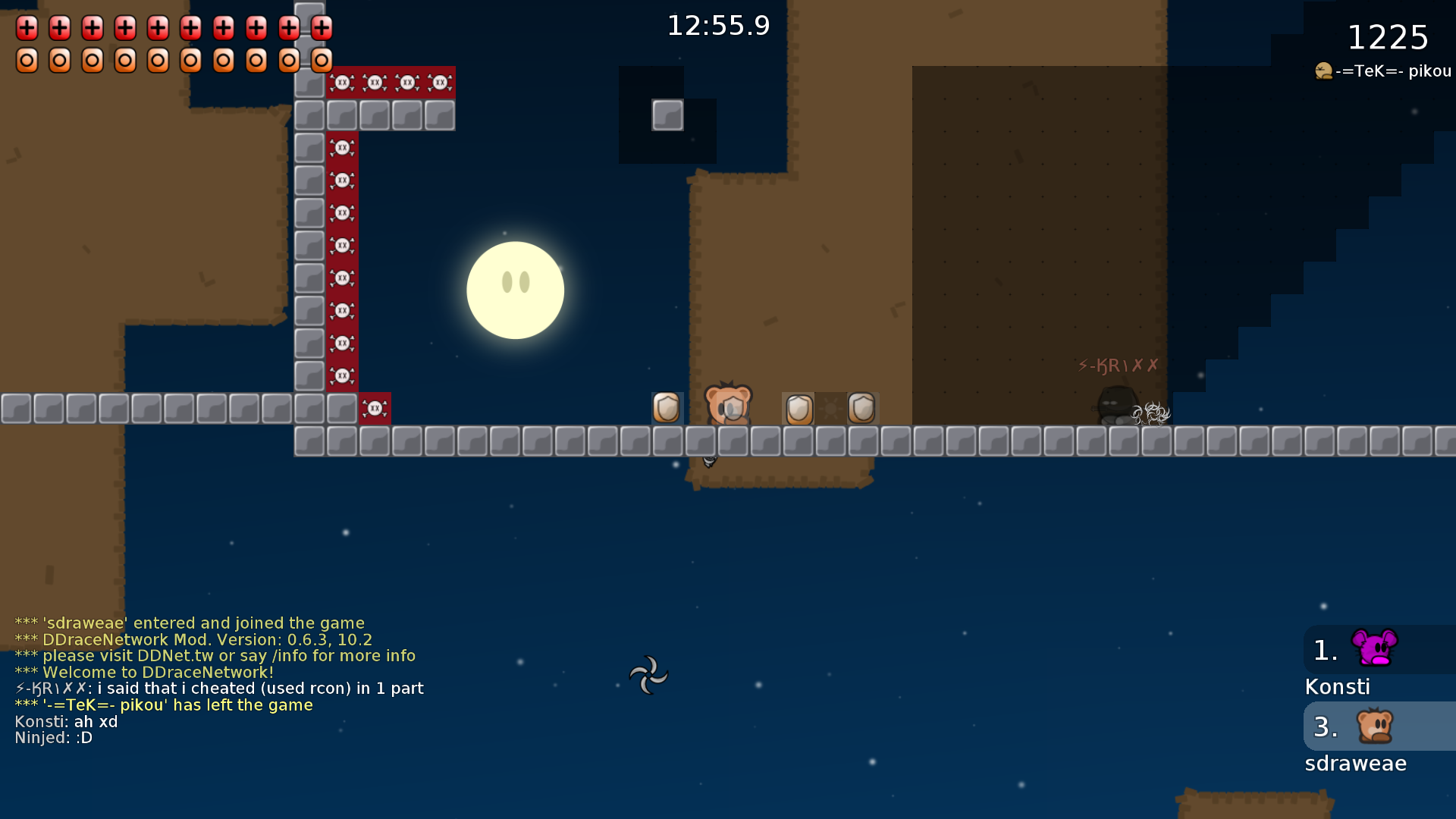Click the lone floating gray tile near the top
The width and height of the screenshot is (1456, 819).
pyautogui.click(x=666, y=115)
